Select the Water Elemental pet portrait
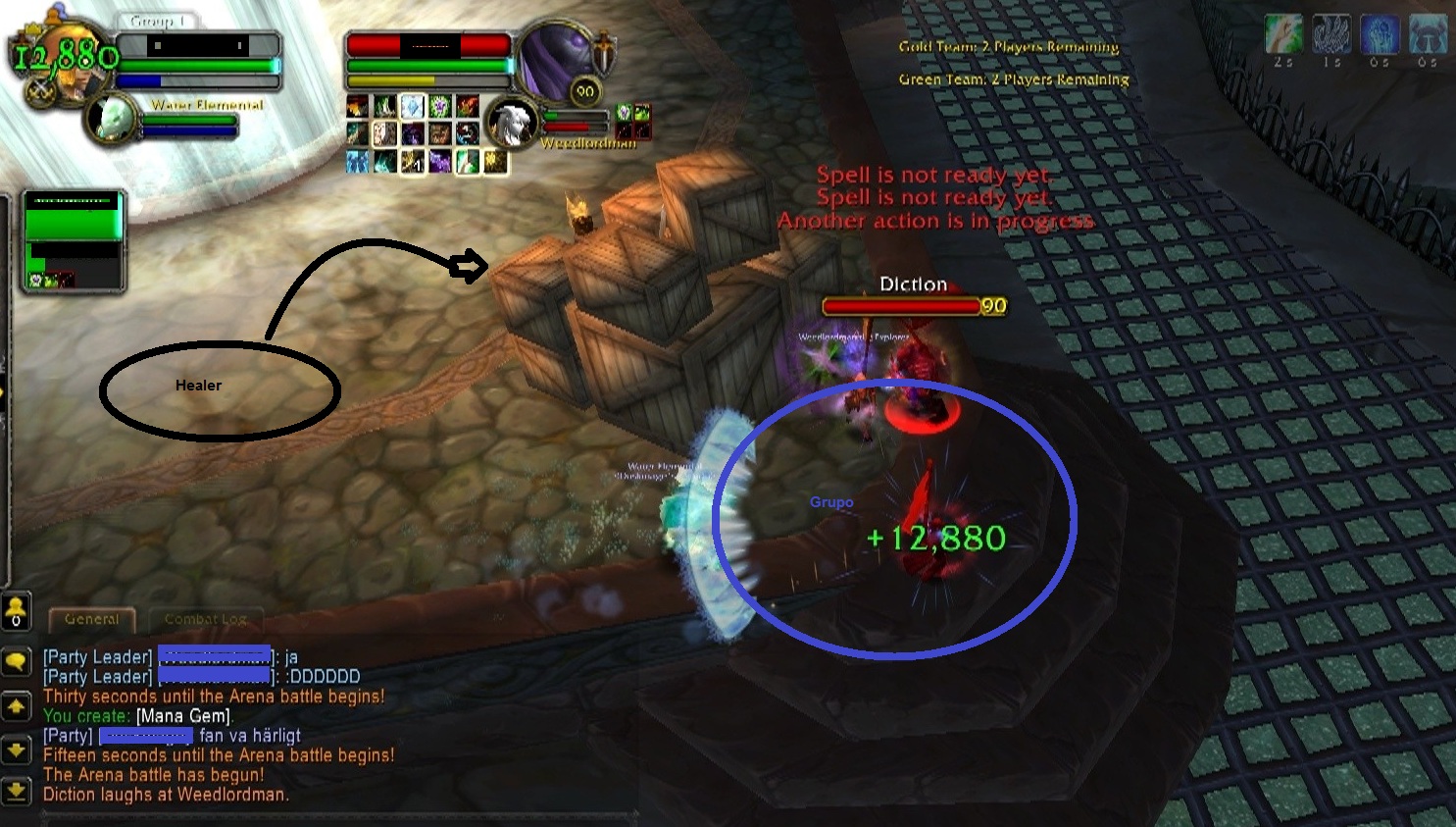The image size is (1456, 827). (x=113, y=120)
